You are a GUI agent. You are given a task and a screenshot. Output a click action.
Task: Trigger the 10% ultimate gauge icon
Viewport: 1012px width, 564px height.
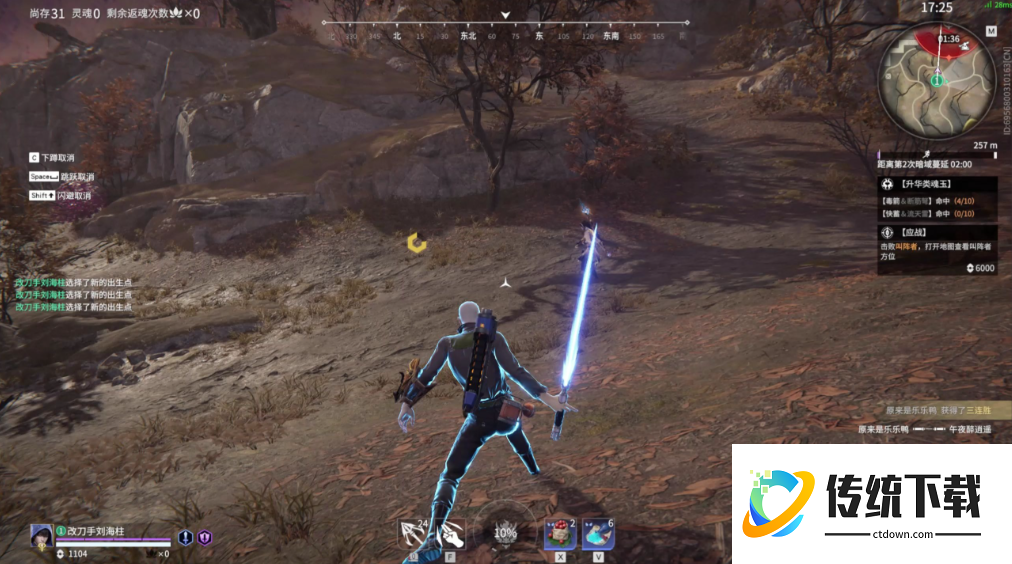tap(505, 533)
